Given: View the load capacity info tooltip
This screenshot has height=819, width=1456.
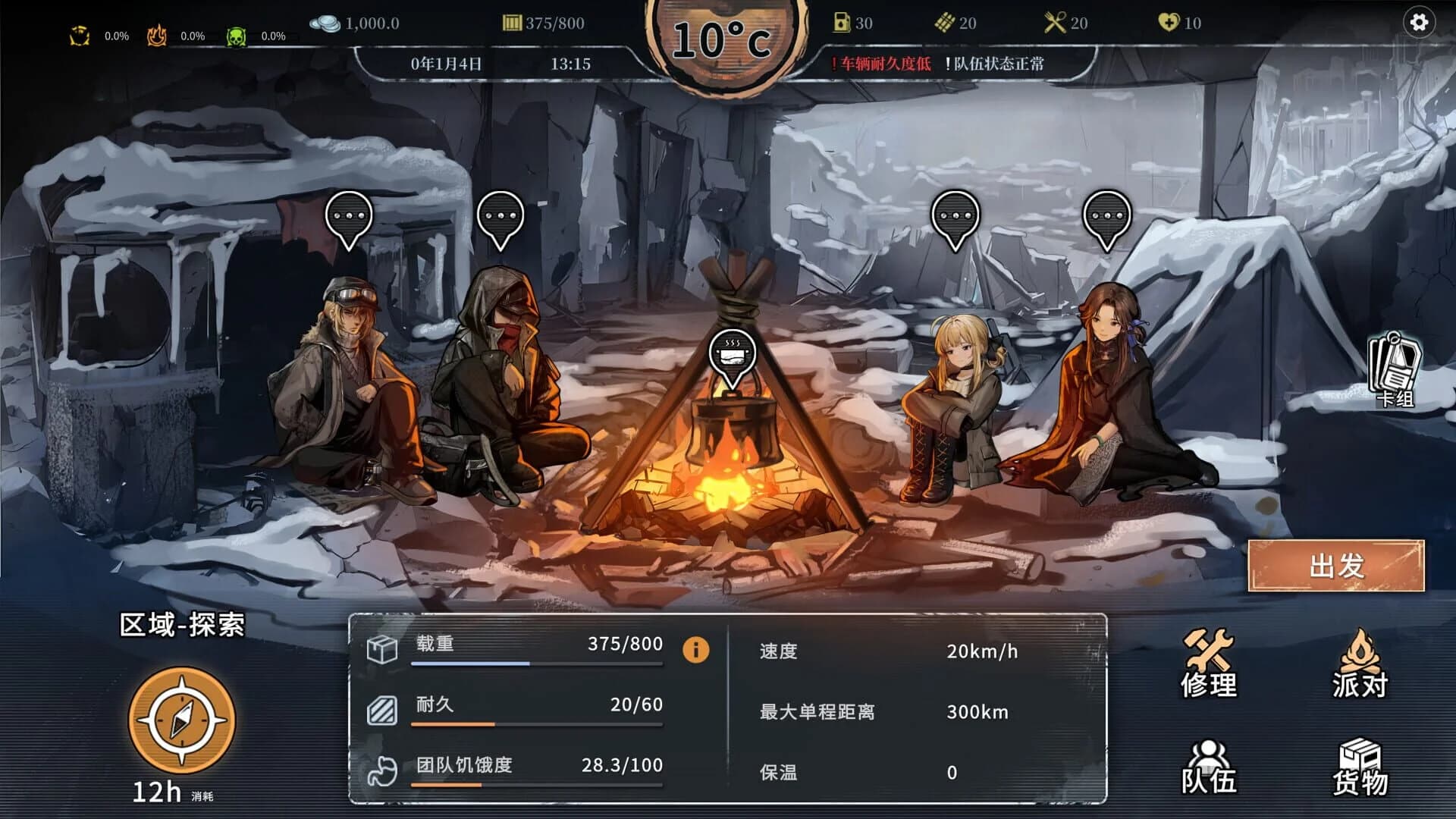Looking at the screenshot, I should [695, 650].
